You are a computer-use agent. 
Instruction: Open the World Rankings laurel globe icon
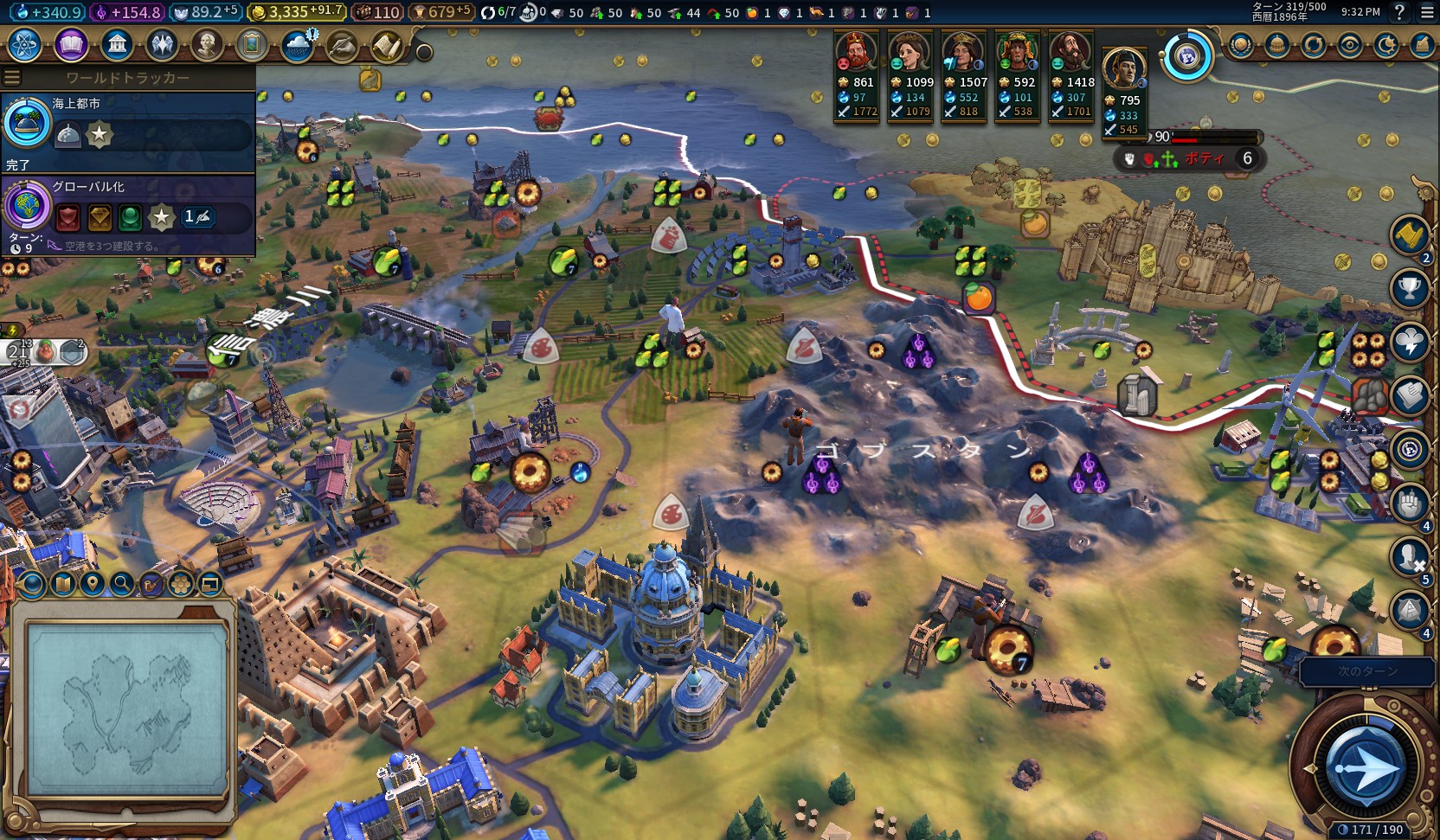[x=1240, y=45]
